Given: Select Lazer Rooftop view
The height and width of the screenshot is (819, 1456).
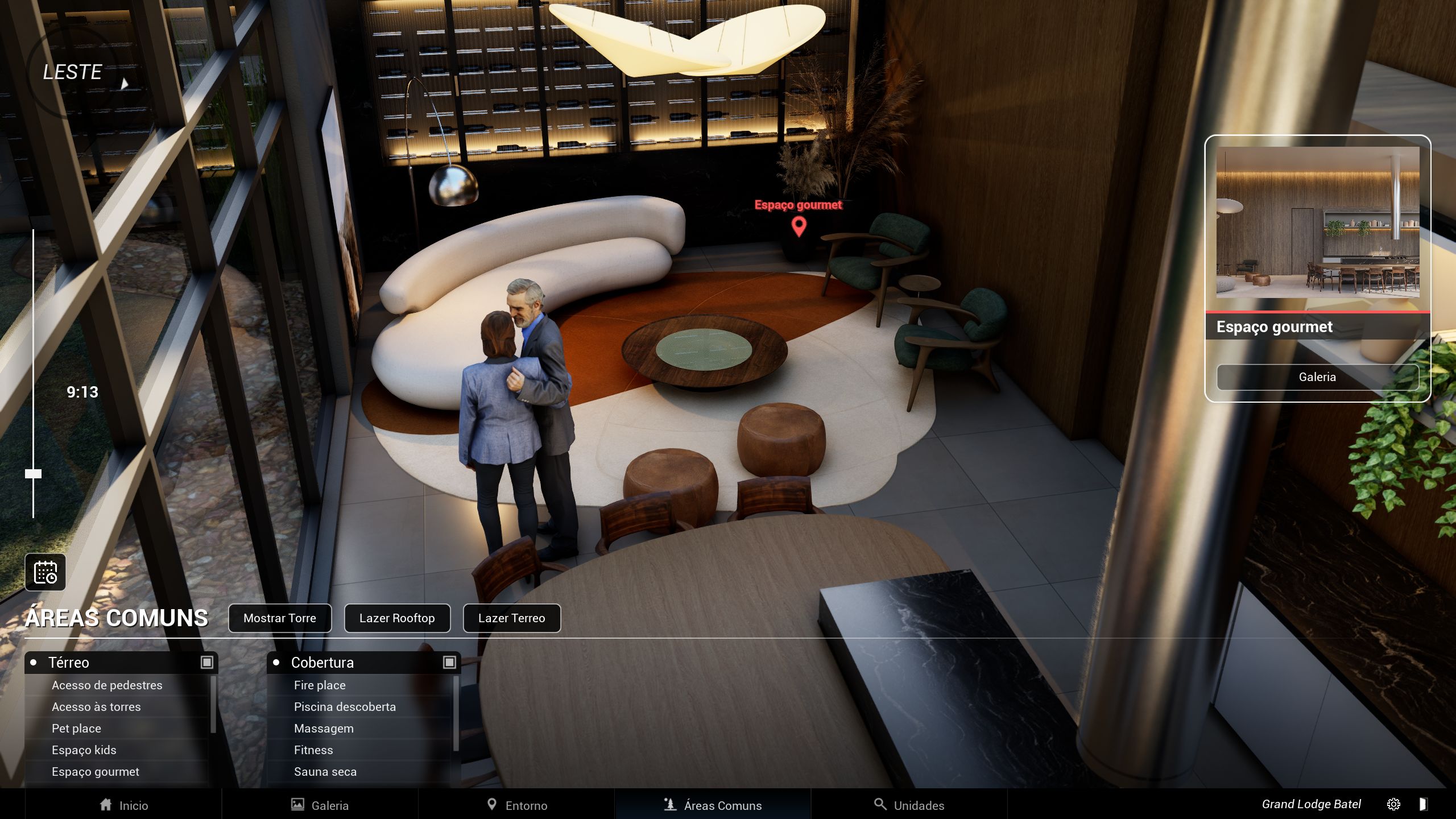Looking at the screenshot, I should click(x=397, y=618).
